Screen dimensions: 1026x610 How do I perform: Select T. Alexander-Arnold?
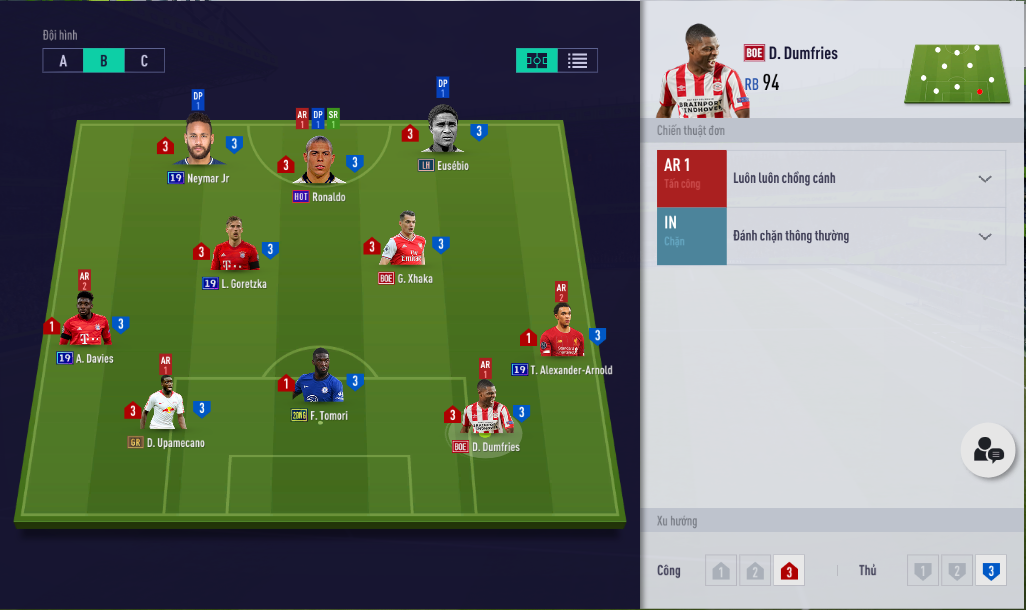click(562, 334)
